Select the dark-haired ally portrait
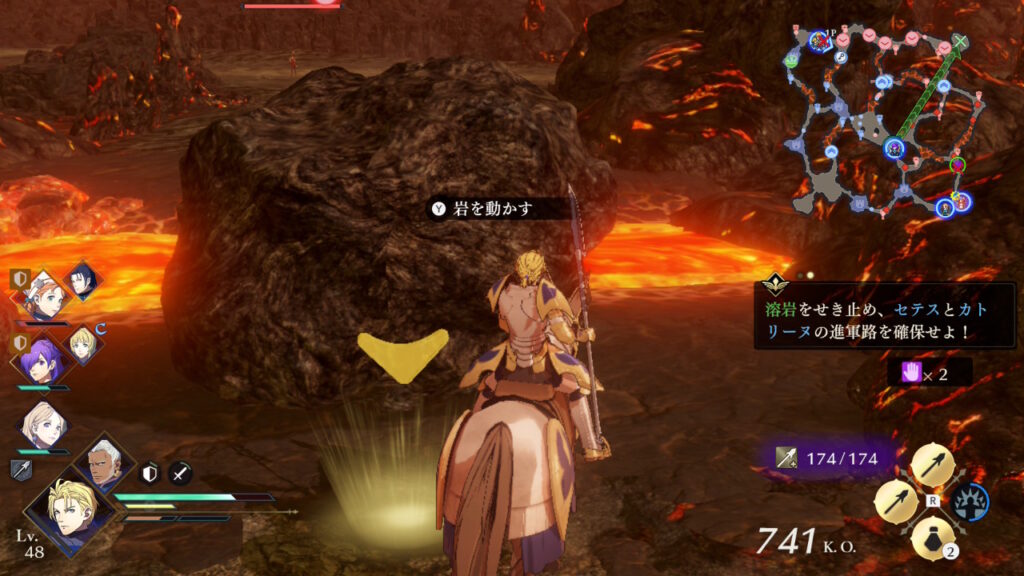 click(82, 279)
